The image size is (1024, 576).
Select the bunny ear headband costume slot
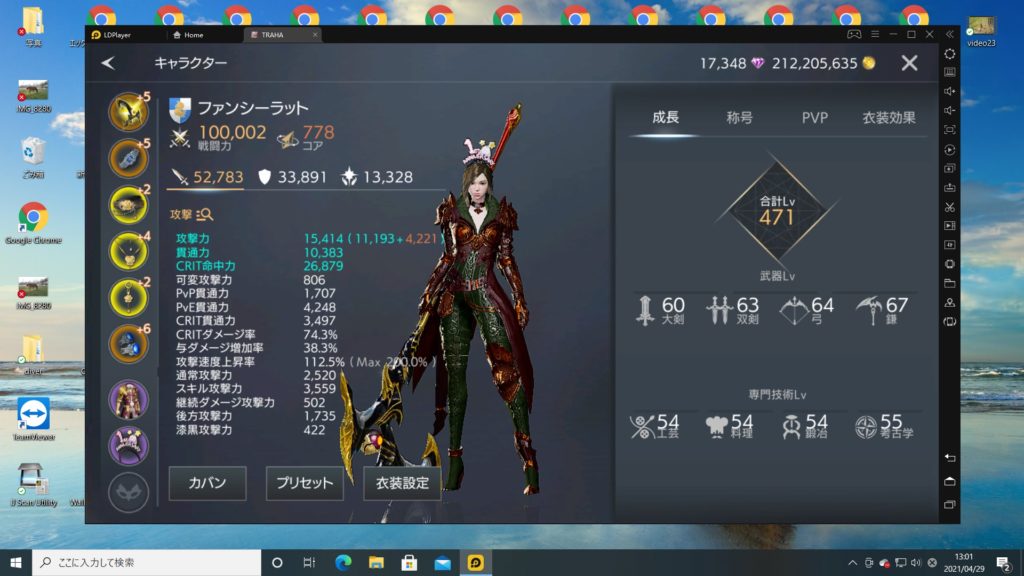click(x=128, y=445)
